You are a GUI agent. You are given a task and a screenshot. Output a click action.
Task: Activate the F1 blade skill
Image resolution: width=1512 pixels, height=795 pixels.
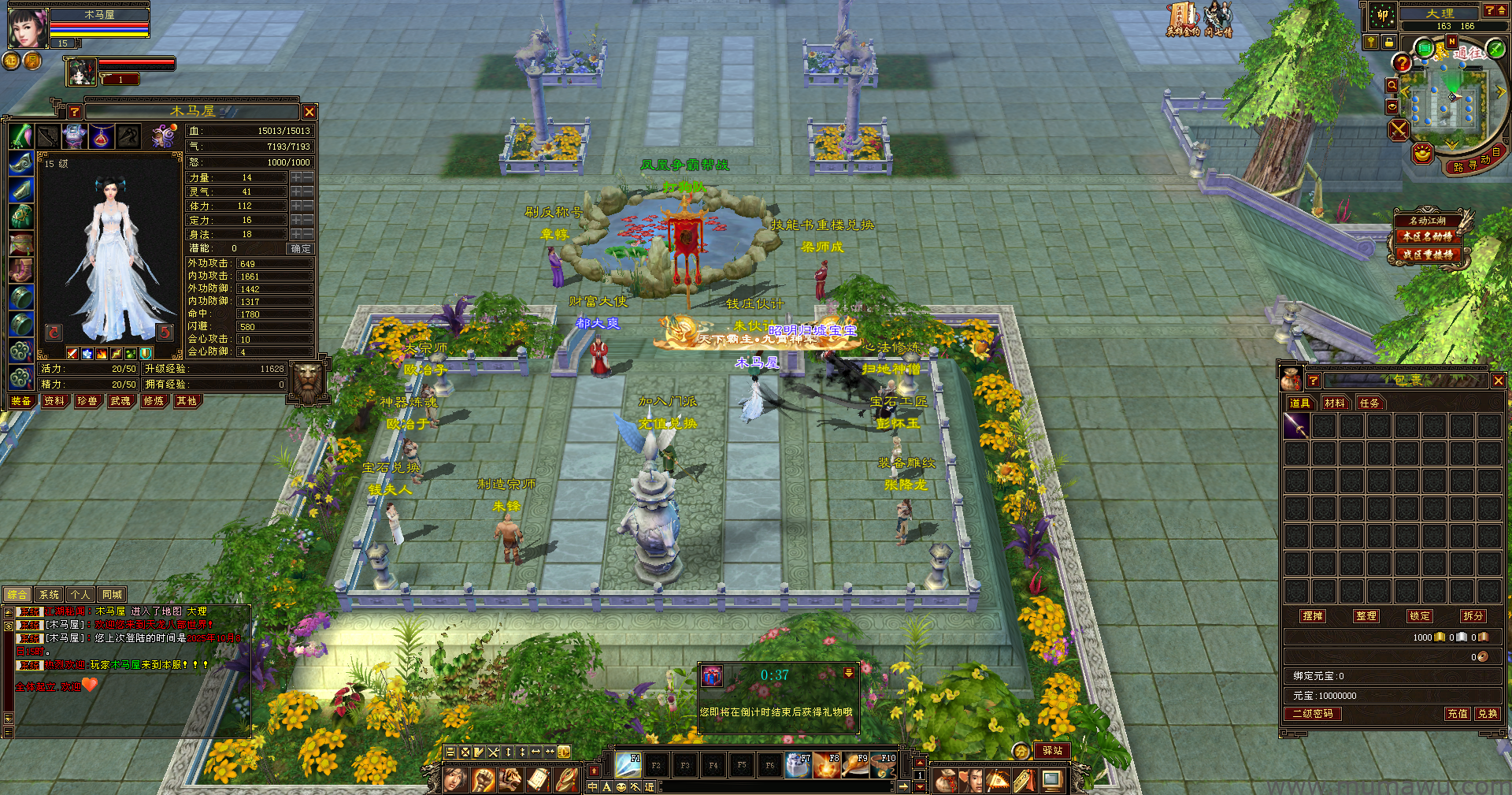point(628,764)
